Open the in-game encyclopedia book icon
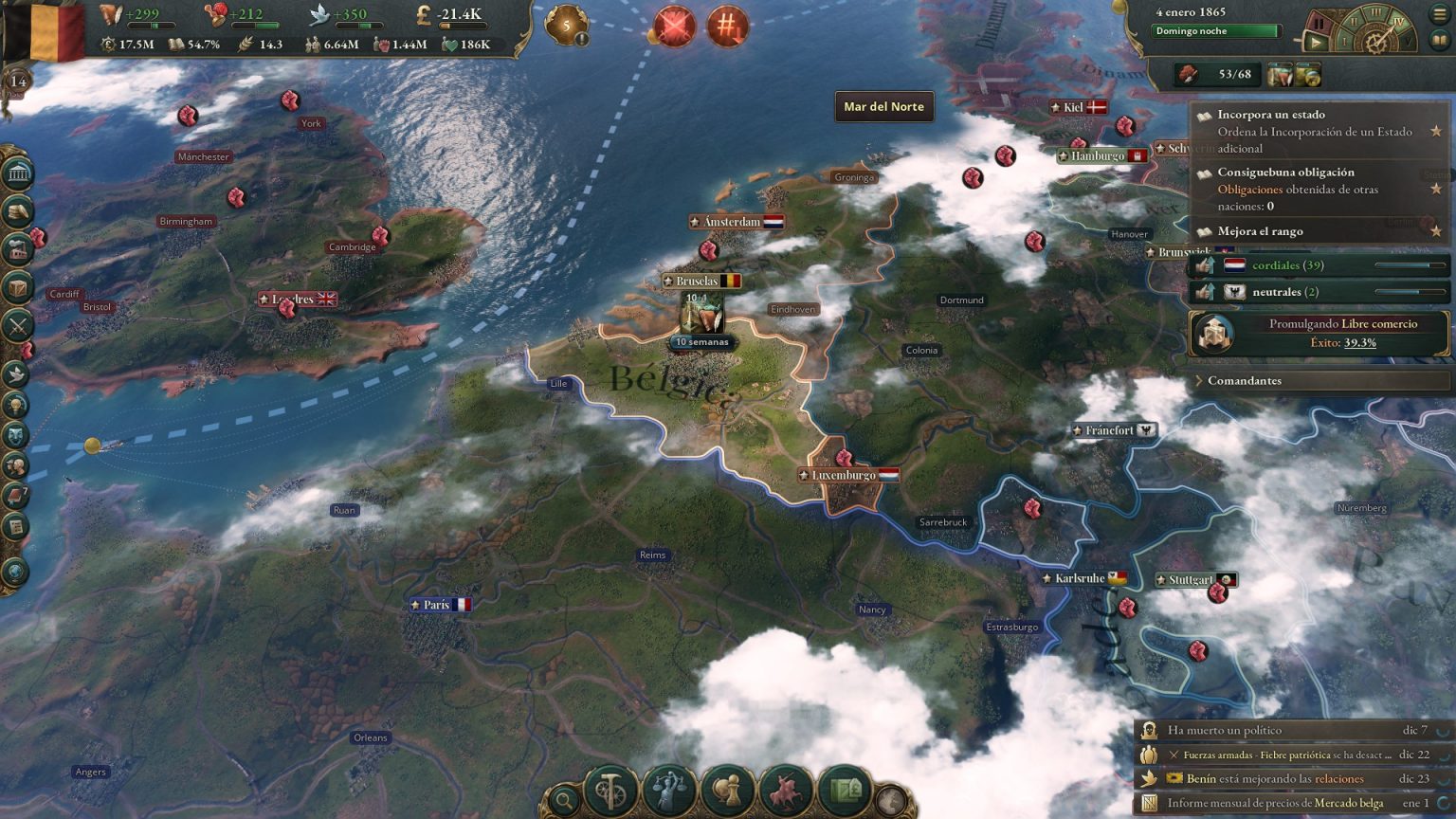The width and height of the screenshot is (1456, 819). click(1439, 41)
